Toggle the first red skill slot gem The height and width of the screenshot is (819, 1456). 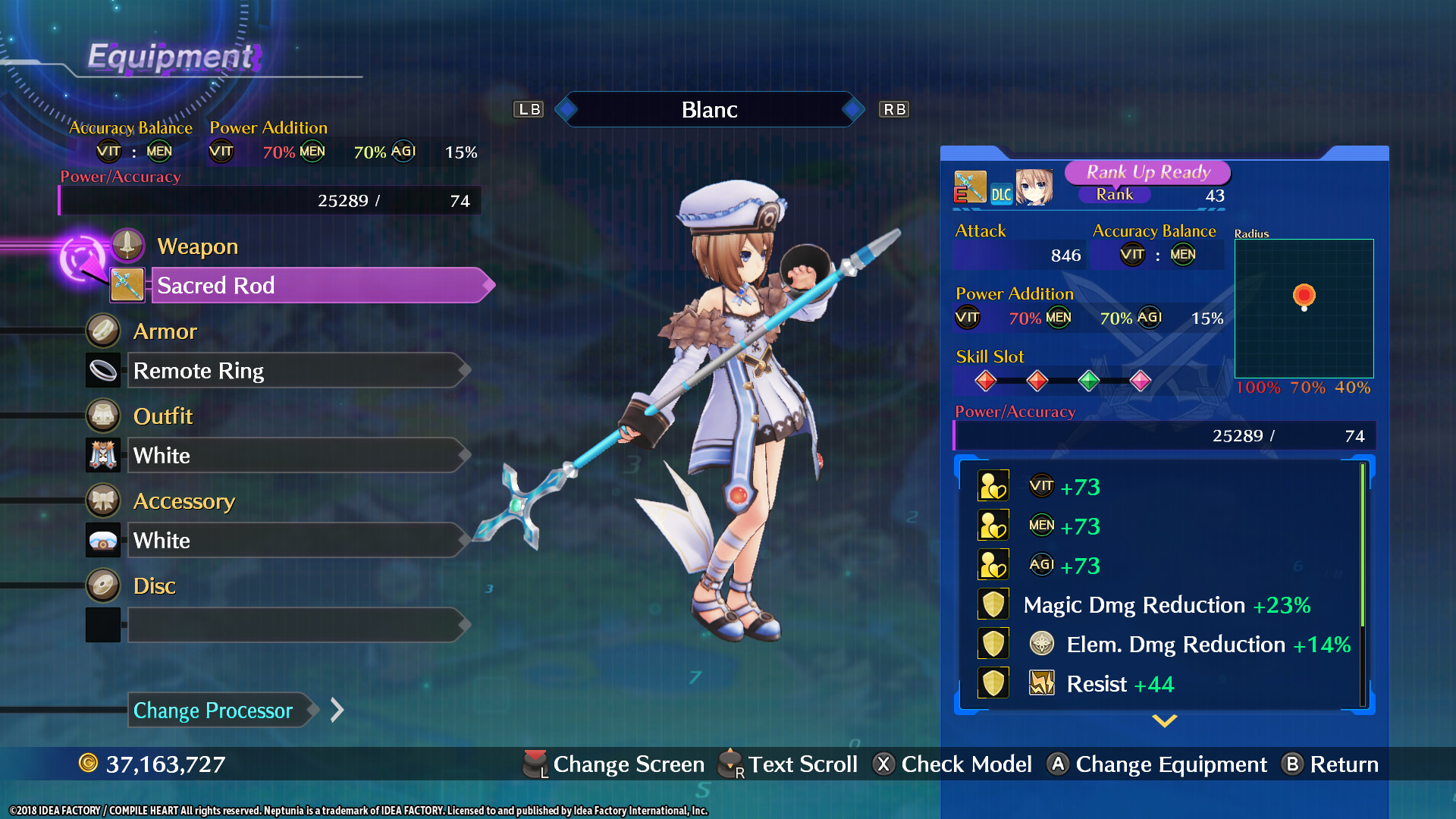click(986, 381)
